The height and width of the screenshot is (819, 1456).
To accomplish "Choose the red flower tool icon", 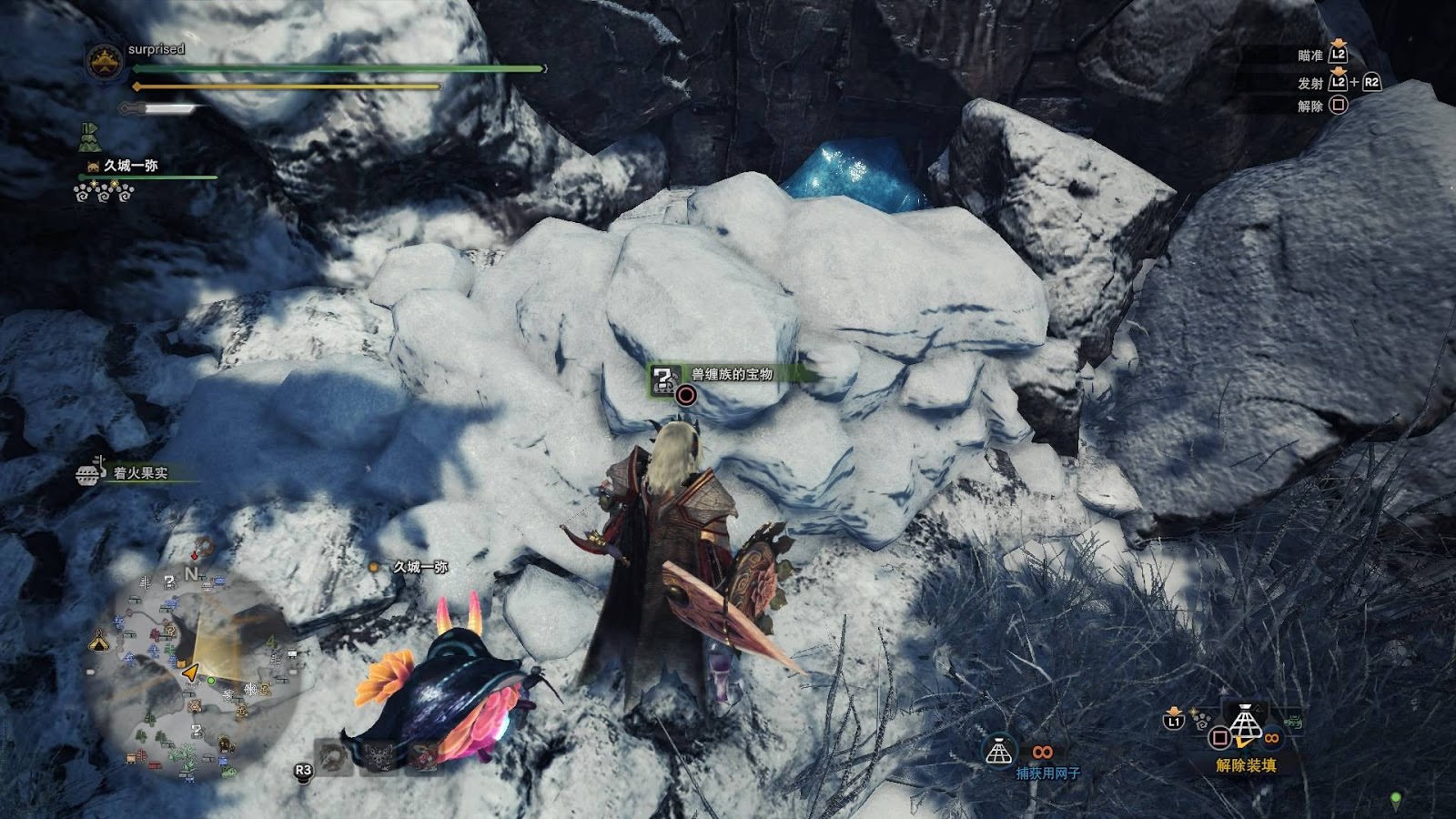I will click(425, 757).
